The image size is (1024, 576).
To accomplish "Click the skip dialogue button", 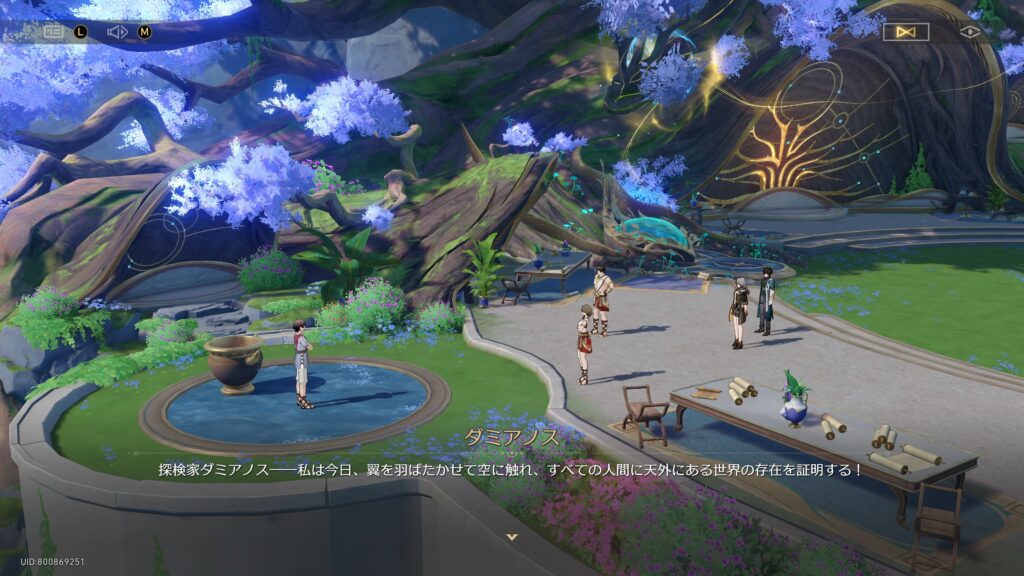I will point(906,32).
